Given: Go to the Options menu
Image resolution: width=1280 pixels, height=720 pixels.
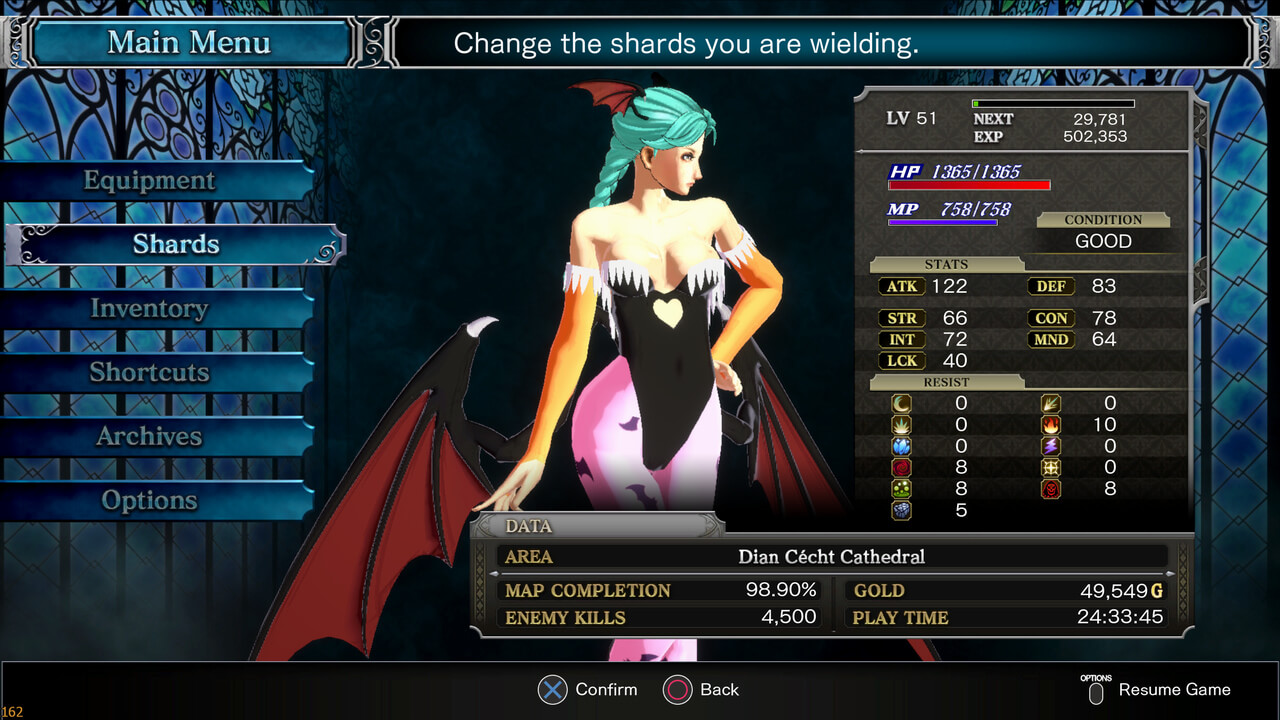Looking at the screenshot, I should click(150, 501).
